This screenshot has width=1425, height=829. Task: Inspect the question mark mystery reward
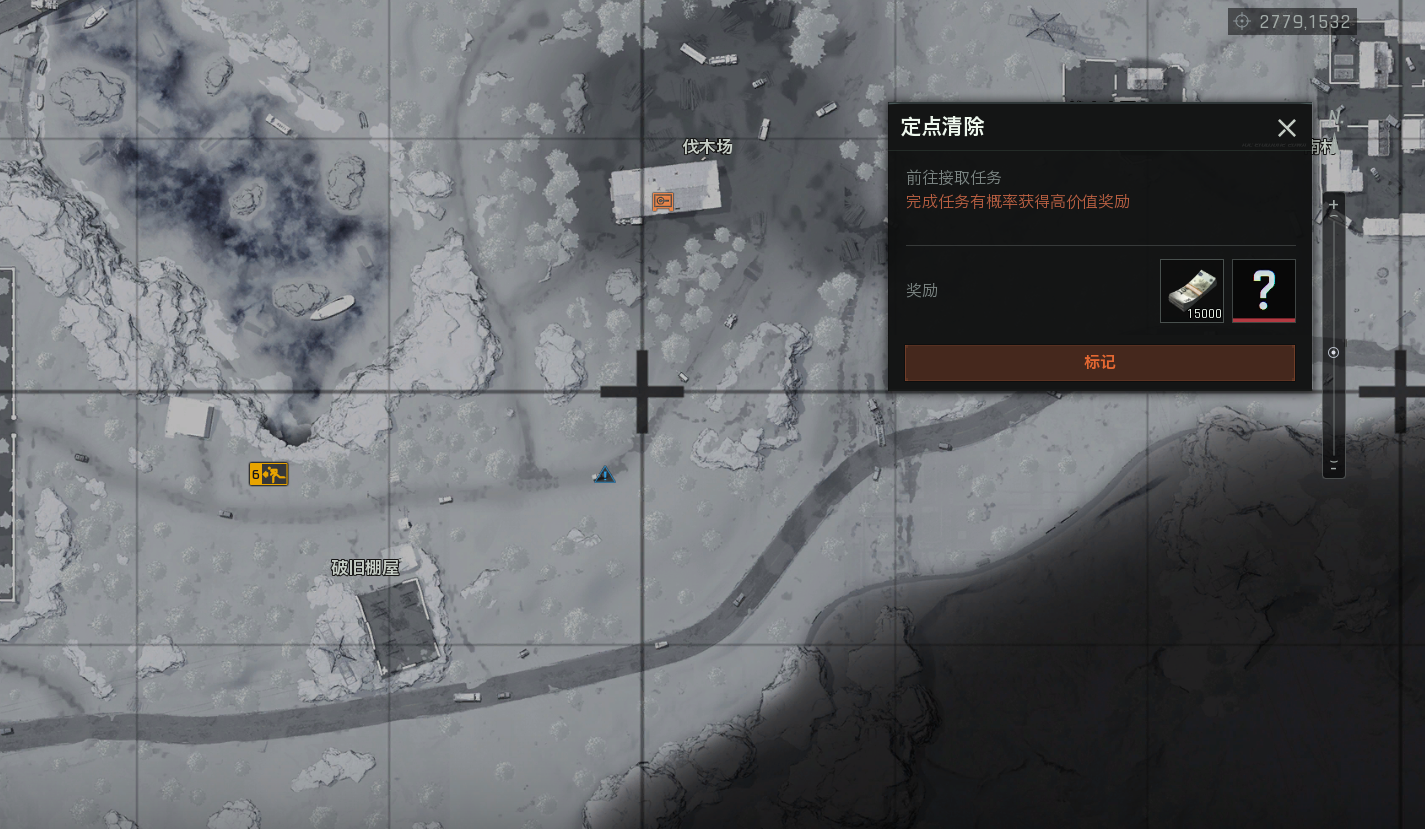pos(1263,291)
